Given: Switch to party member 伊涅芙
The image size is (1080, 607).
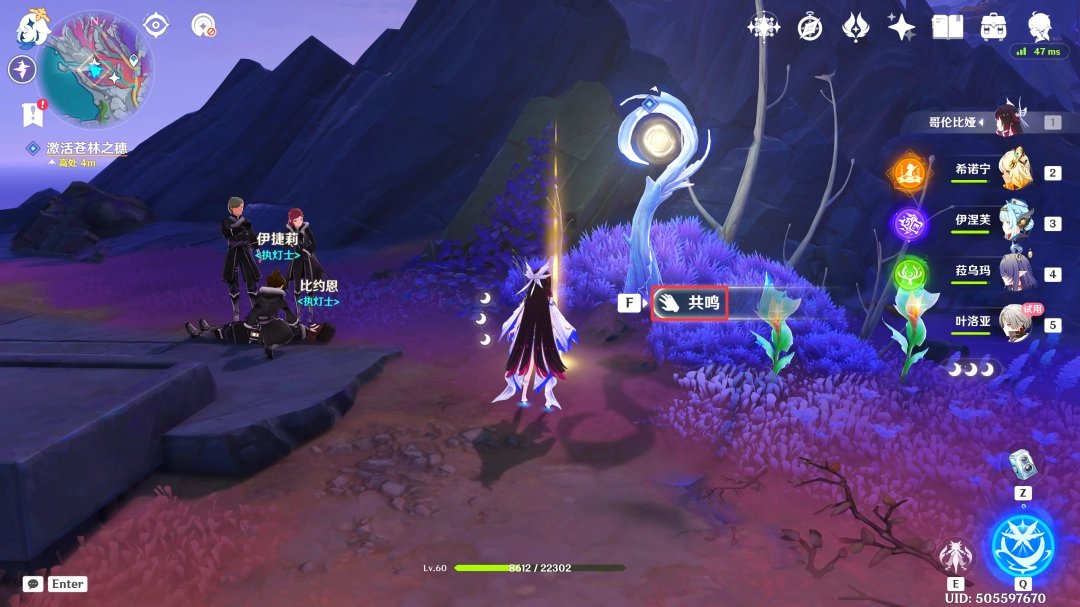Looking at the screenshot, I should (x=1015, y=222).
